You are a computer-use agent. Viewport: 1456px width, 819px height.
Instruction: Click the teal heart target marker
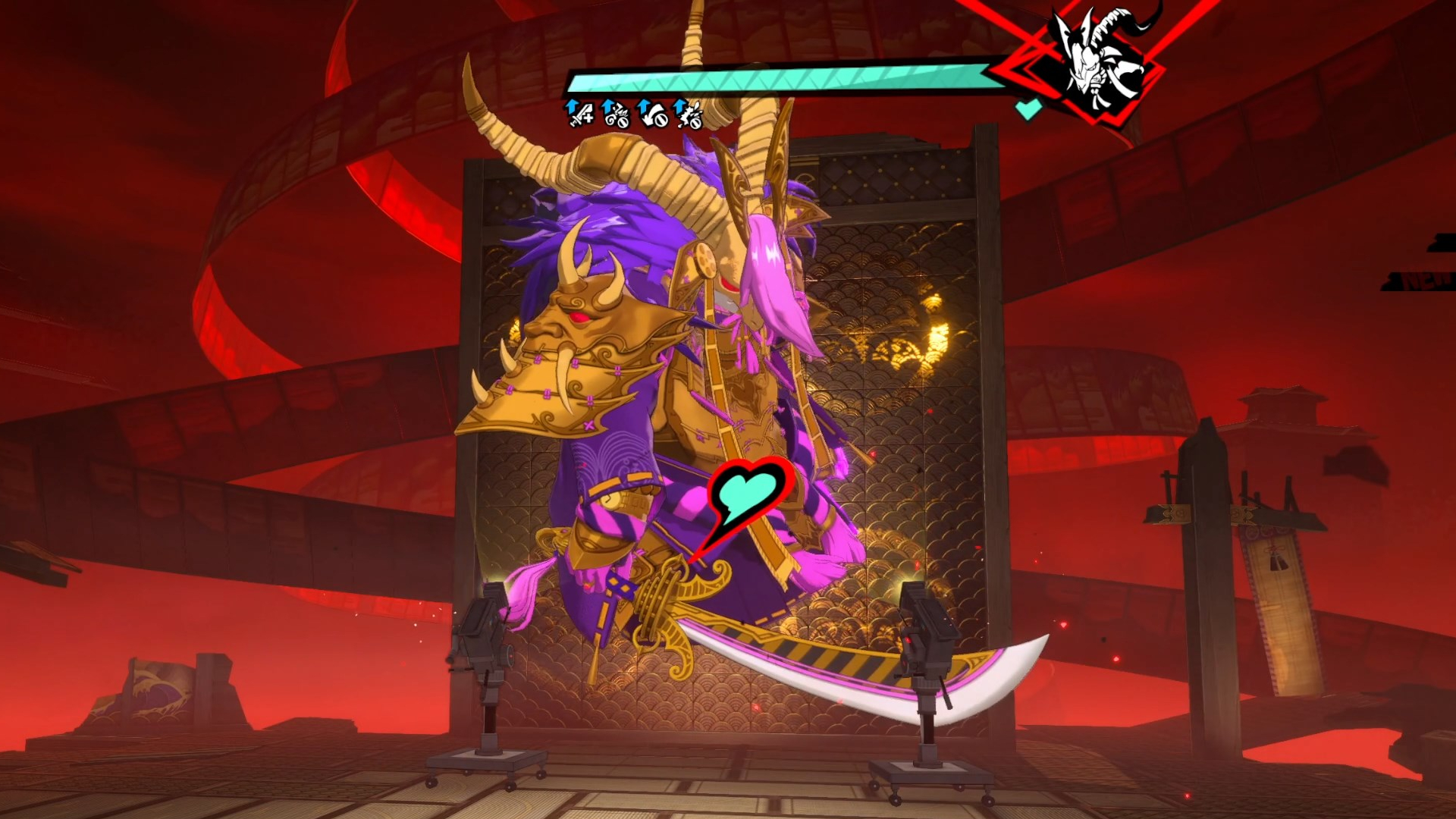[x=748, y=491]
